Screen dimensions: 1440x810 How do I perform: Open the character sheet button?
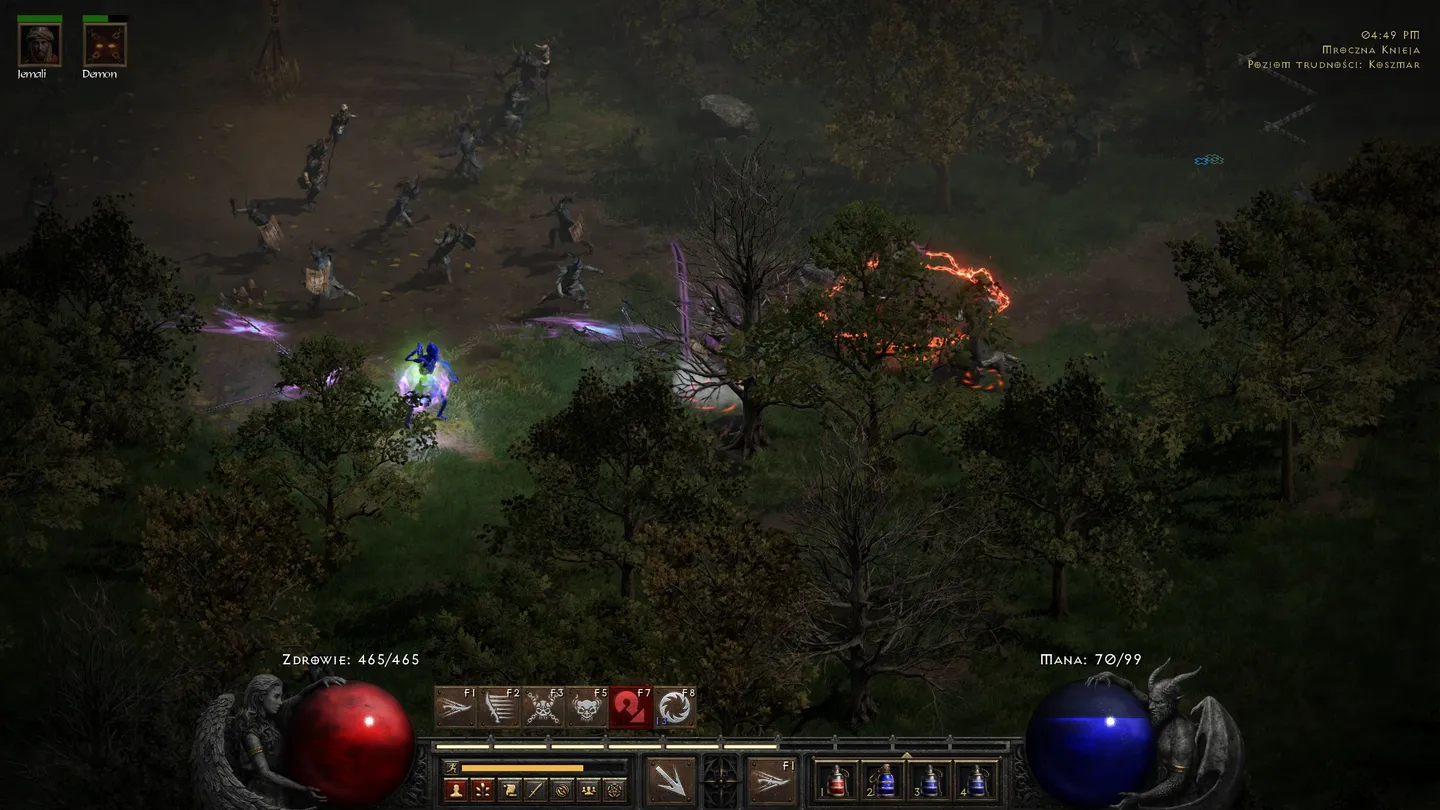456,790
